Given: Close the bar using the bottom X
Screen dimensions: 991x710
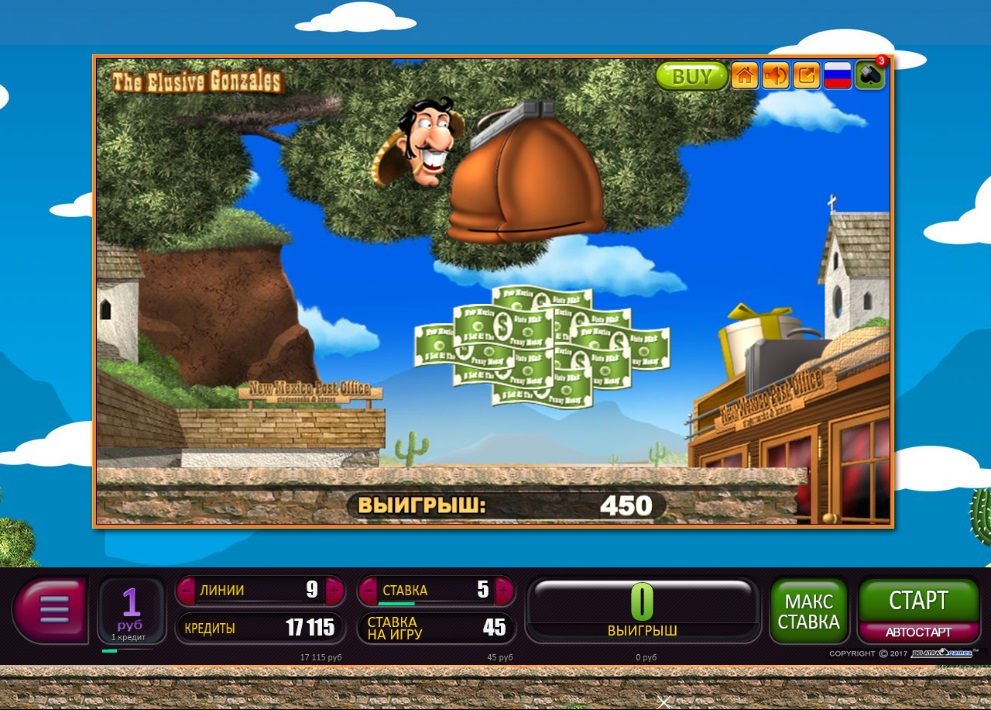Looking at the screenshot, I should tap(663, 702).
